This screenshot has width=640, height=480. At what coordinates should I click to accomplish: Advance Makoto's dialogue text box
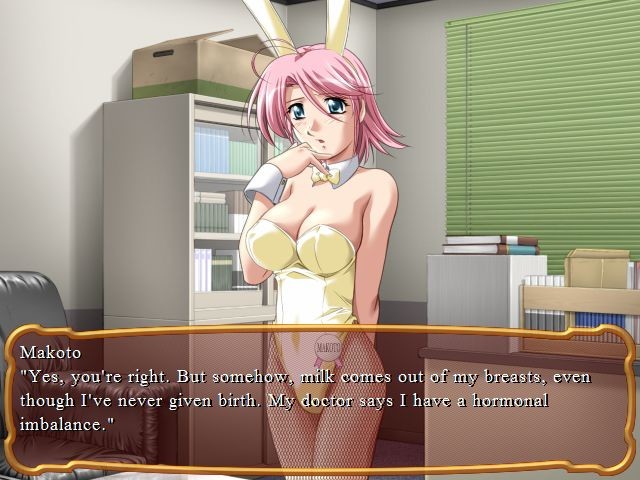click(320, 400)
